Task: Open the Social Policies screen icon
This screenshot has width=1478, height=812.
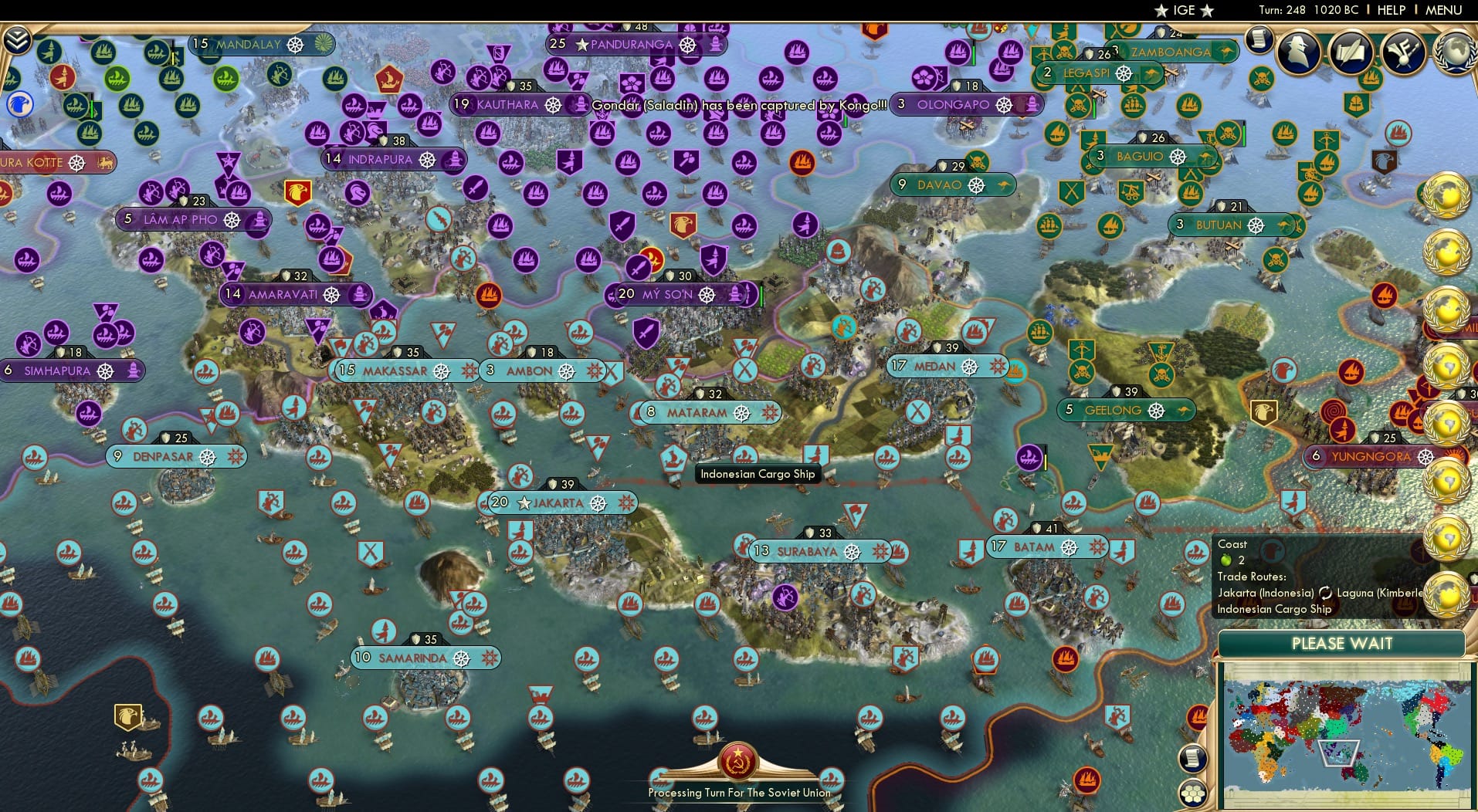Action: [1351, 52]
